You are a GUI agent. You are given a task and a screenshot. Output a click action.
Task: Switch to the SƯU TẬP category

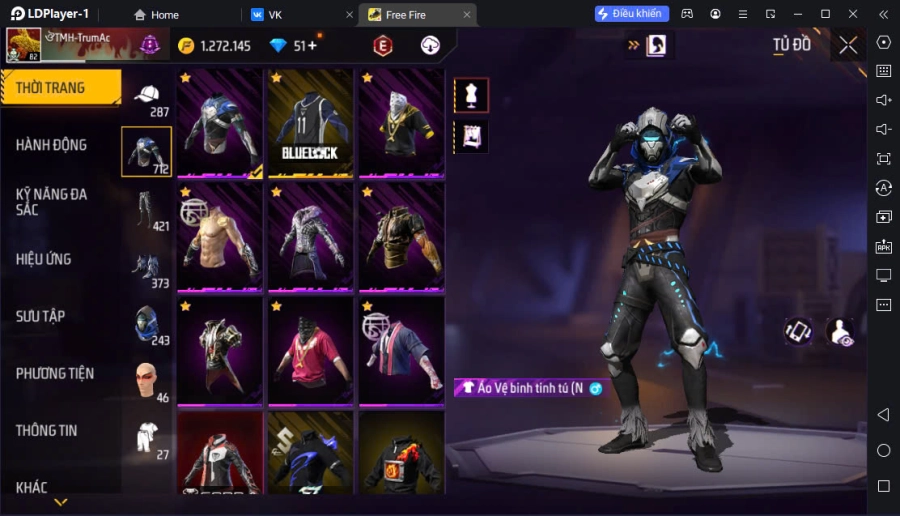click(41, 316)
